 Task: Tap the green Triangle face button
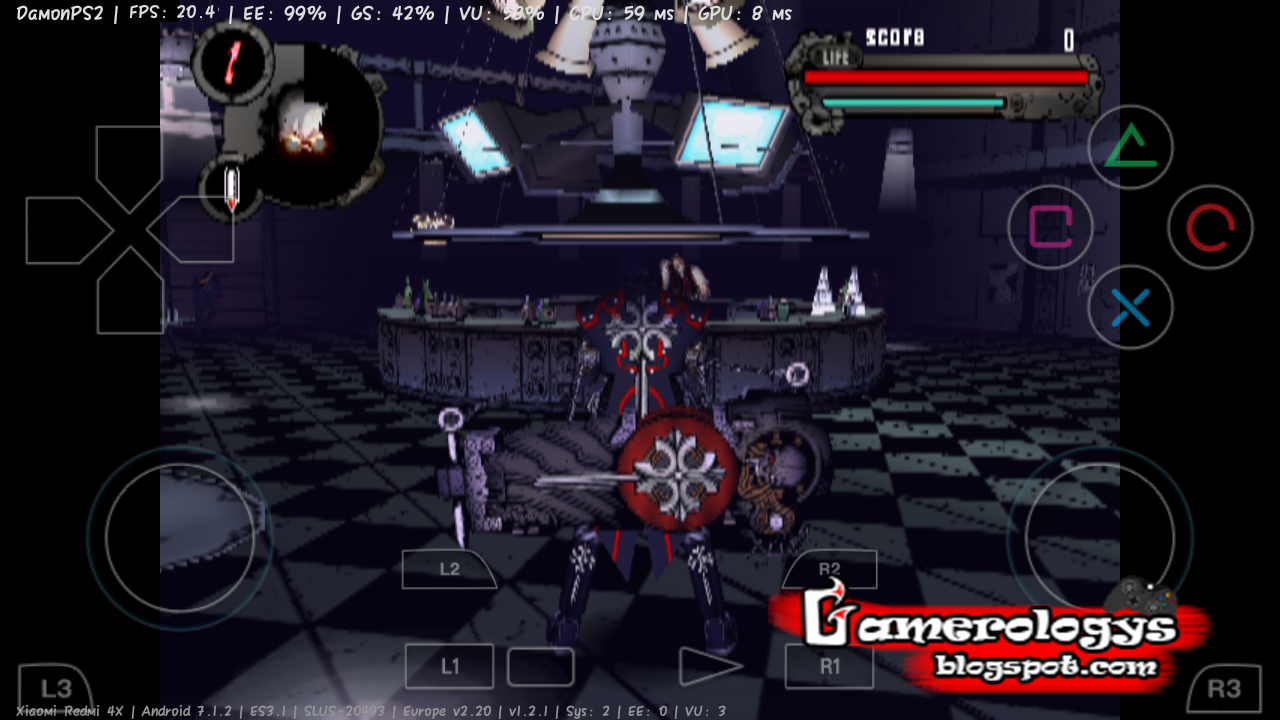pos(1130,146)
